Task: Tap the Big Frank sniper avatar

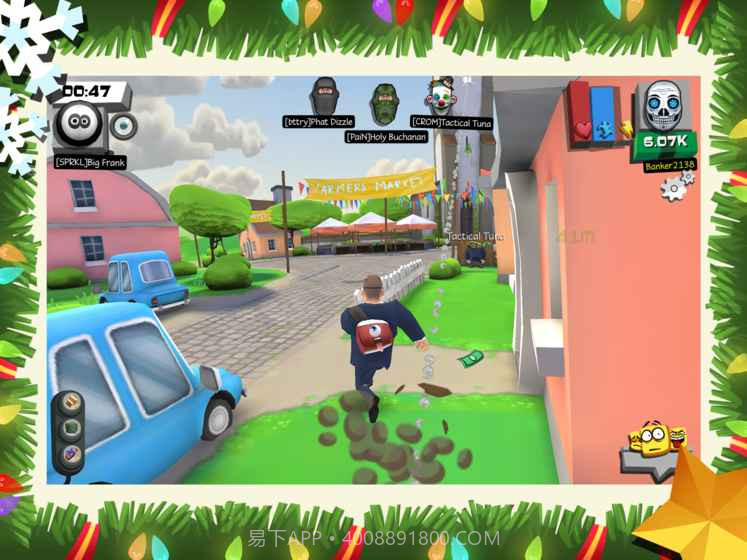Action: pyautogui.click(x=82, y=126)
